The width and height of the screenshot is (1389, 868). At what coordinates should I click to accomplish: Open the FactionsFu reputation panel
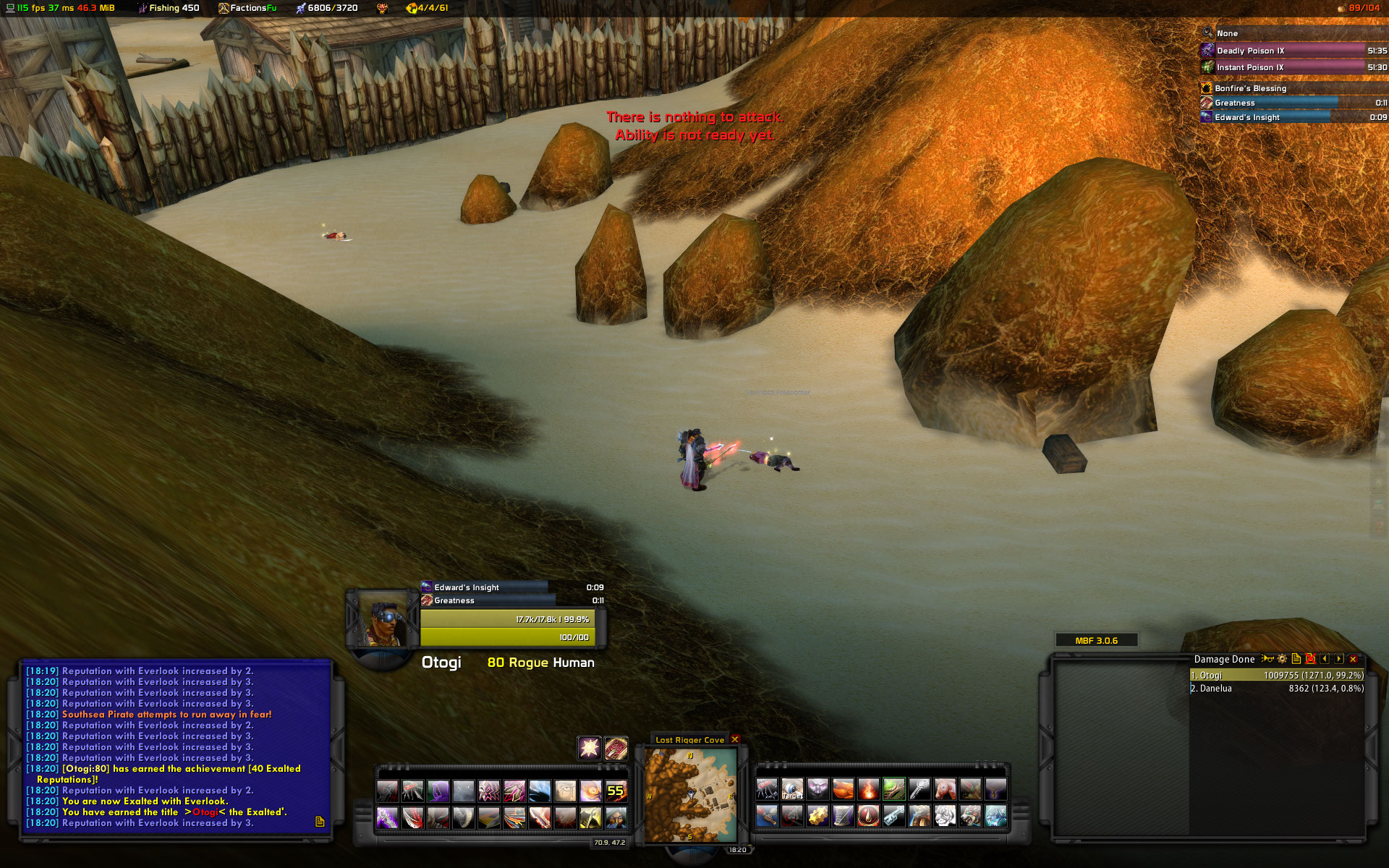tap(247, 8)
